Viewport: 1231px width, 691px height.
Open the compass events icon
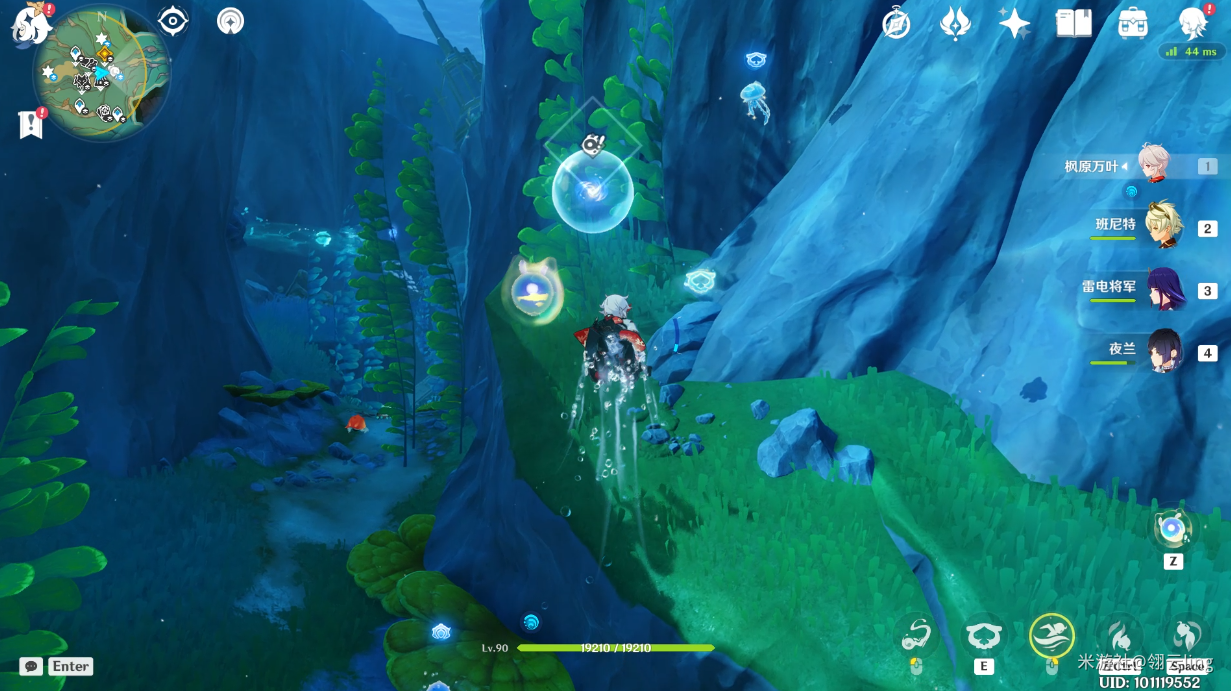point(896,23)
